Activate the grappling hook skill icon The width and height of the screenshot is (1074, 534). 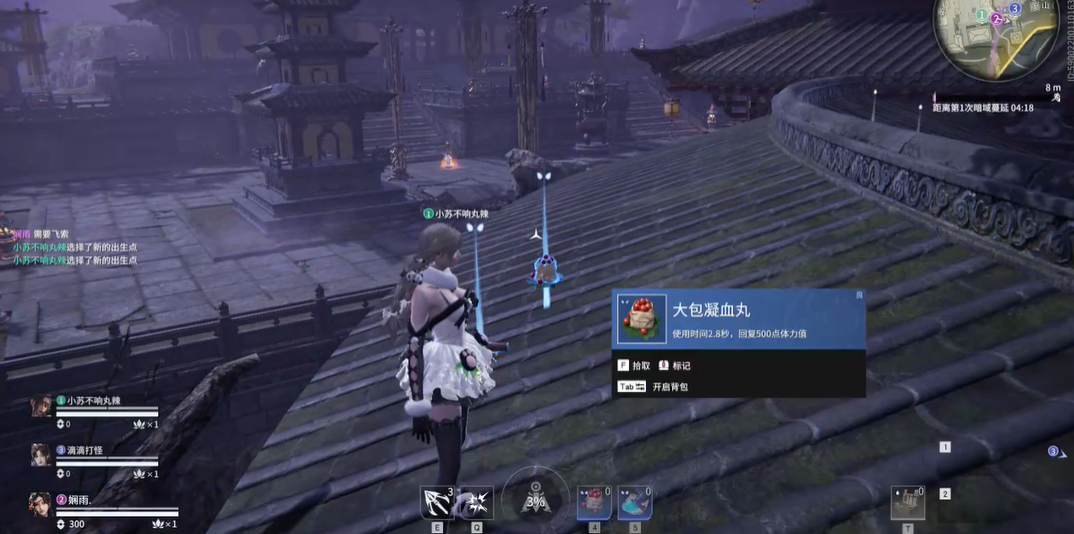pyautogui.click(x=437, y=502)
